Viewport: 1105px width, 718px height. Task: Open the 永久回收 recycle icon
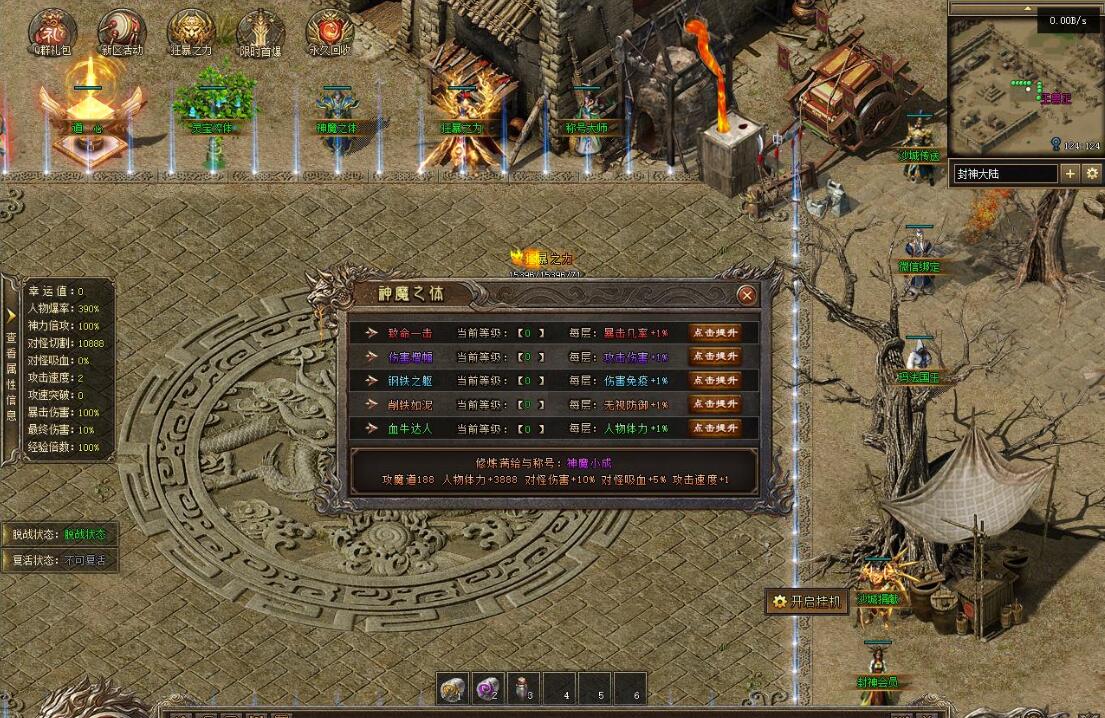(x=329, y=30)
